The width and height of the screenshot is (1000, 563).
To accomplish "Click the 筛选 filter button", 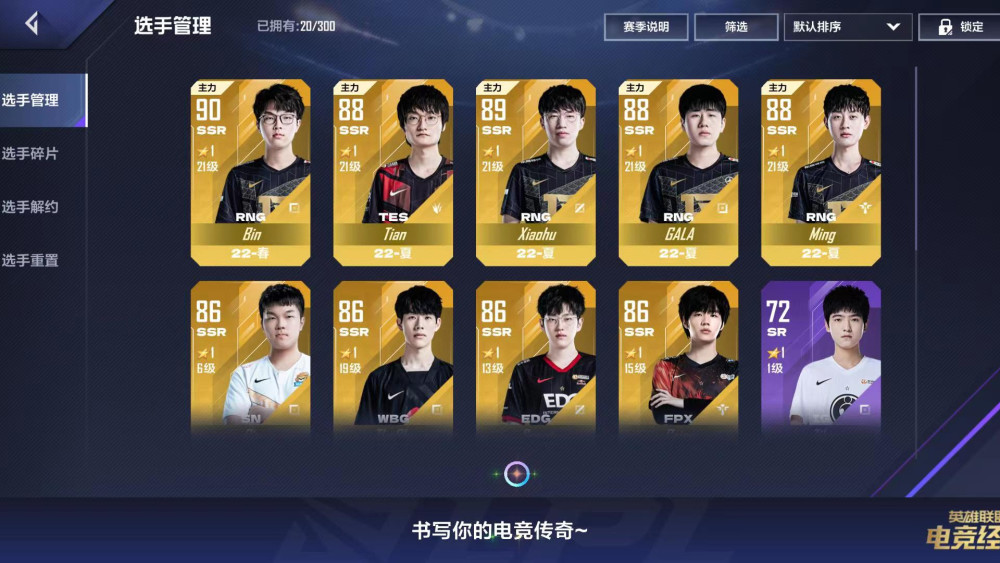I will (x=736, y=27).
